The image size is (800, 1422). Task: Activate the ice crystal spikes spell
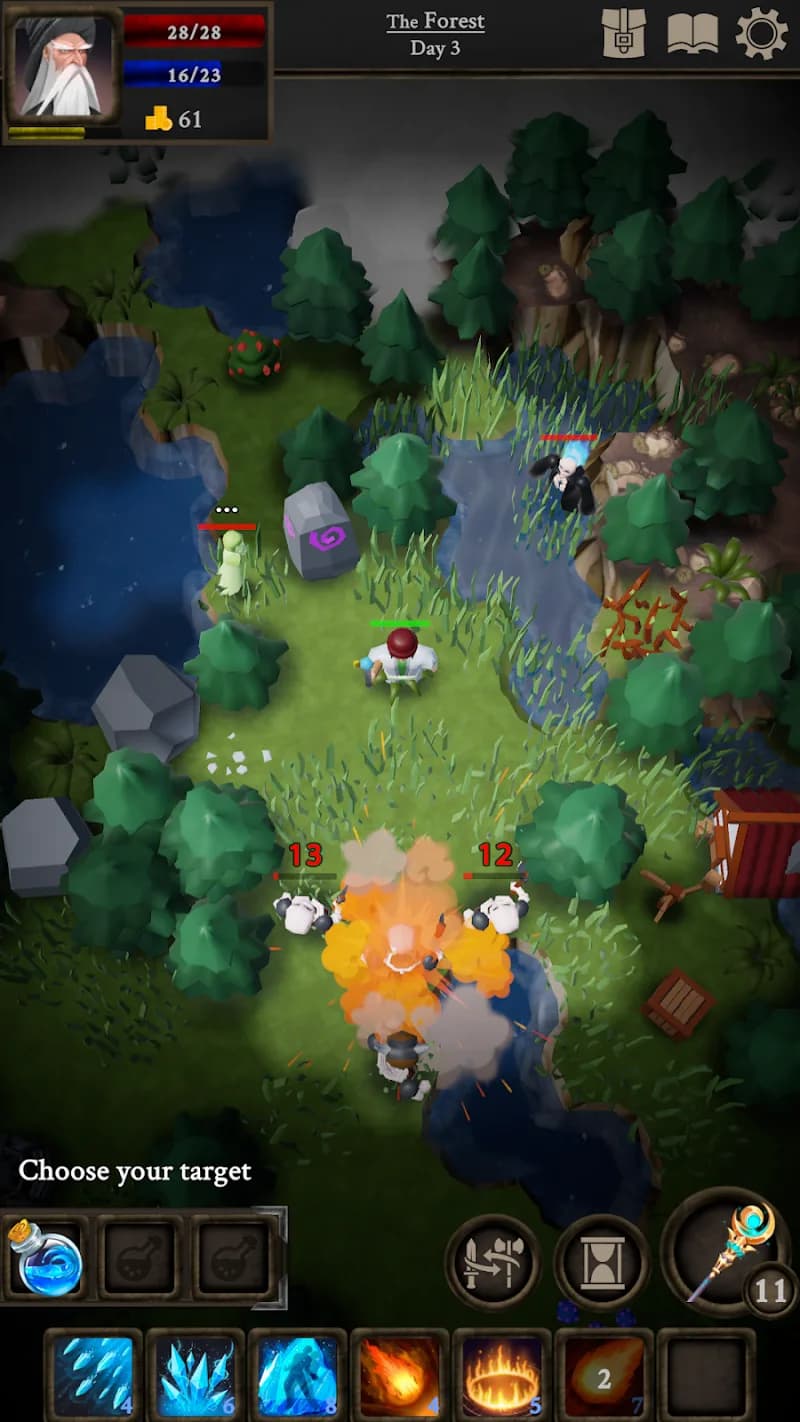coord(196,1376)
